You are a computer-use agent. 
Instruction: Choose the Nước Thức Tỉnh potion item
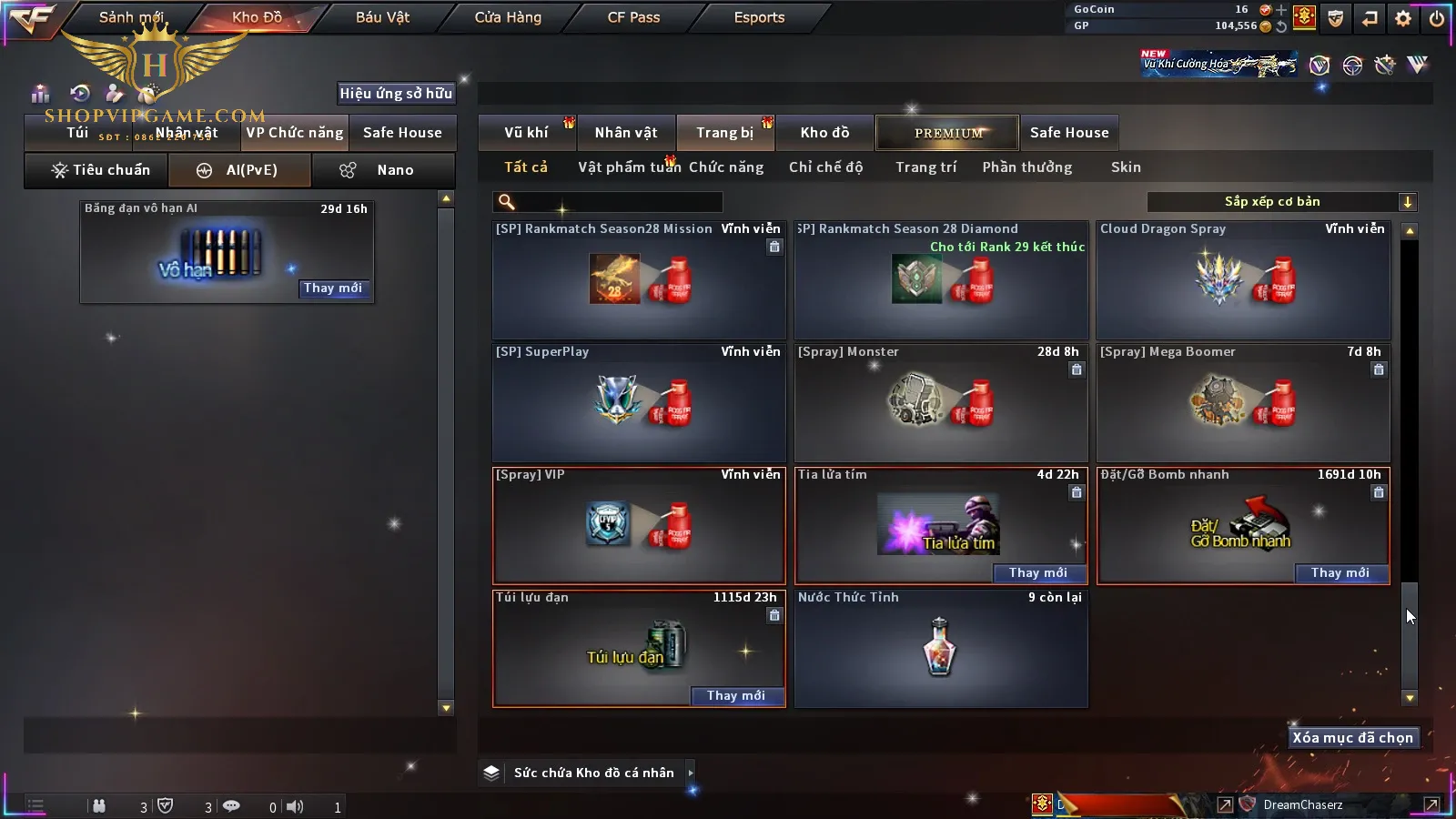941,648
